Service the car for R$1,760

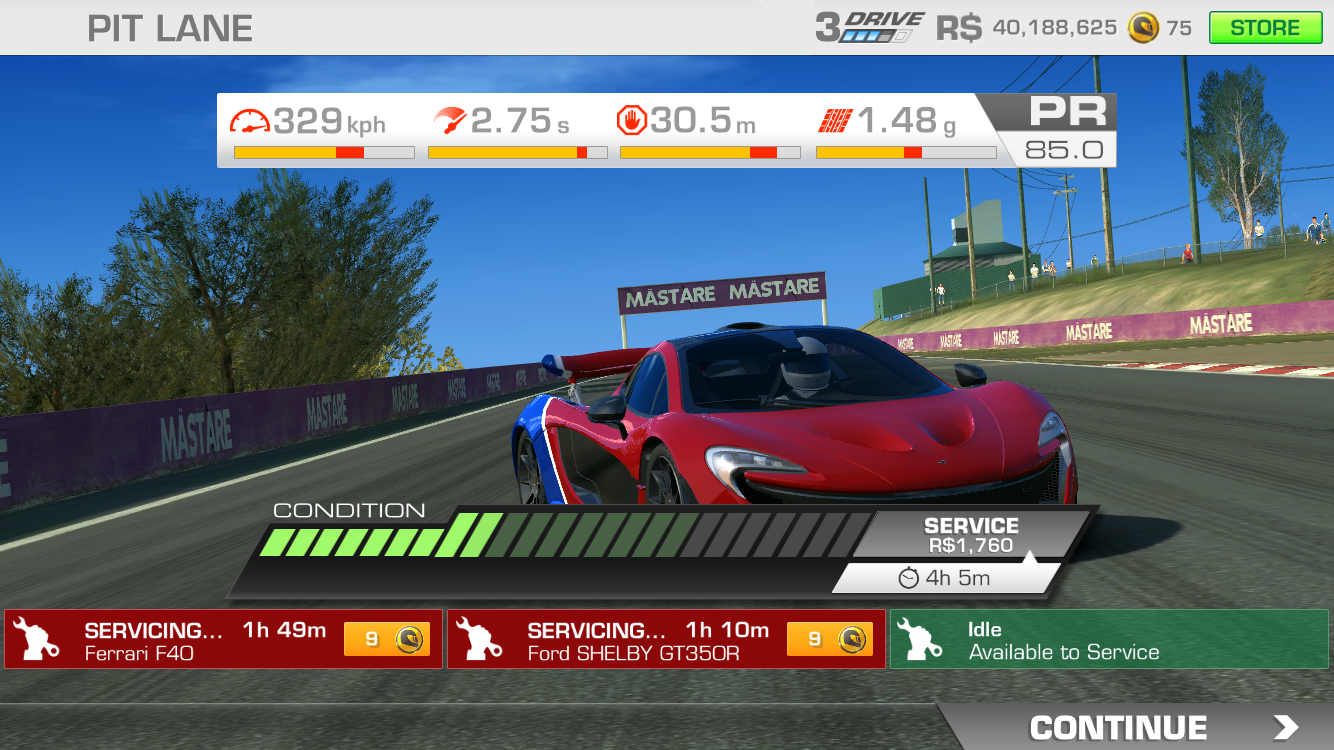point(970,536)
